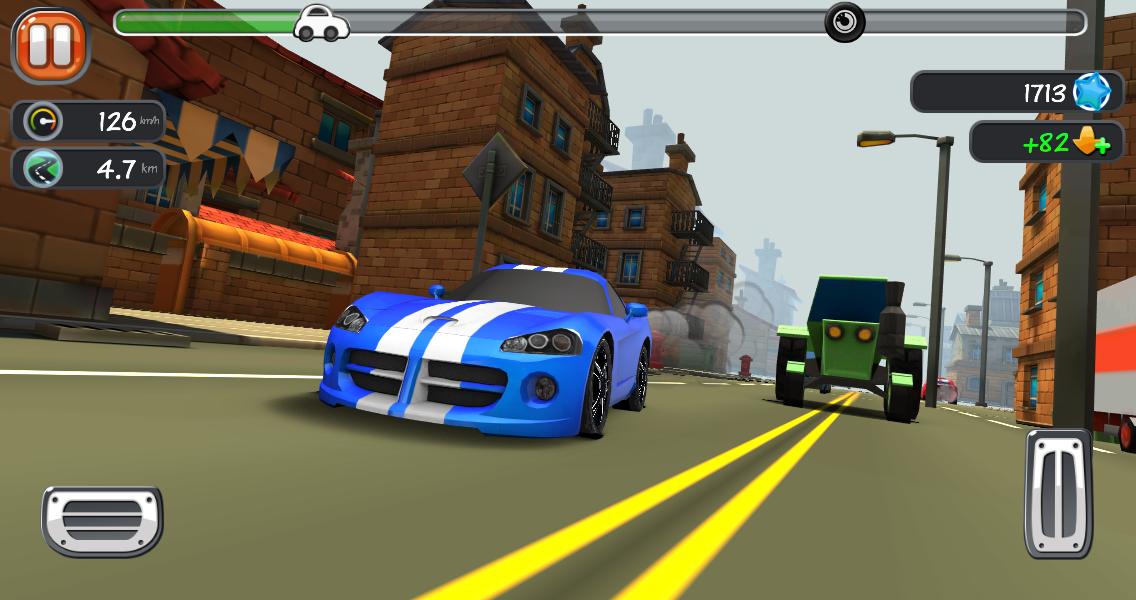This screenshot has height=600, width=1136.
Task: Tap the brake pedal
Action: (x=102, y=520)
